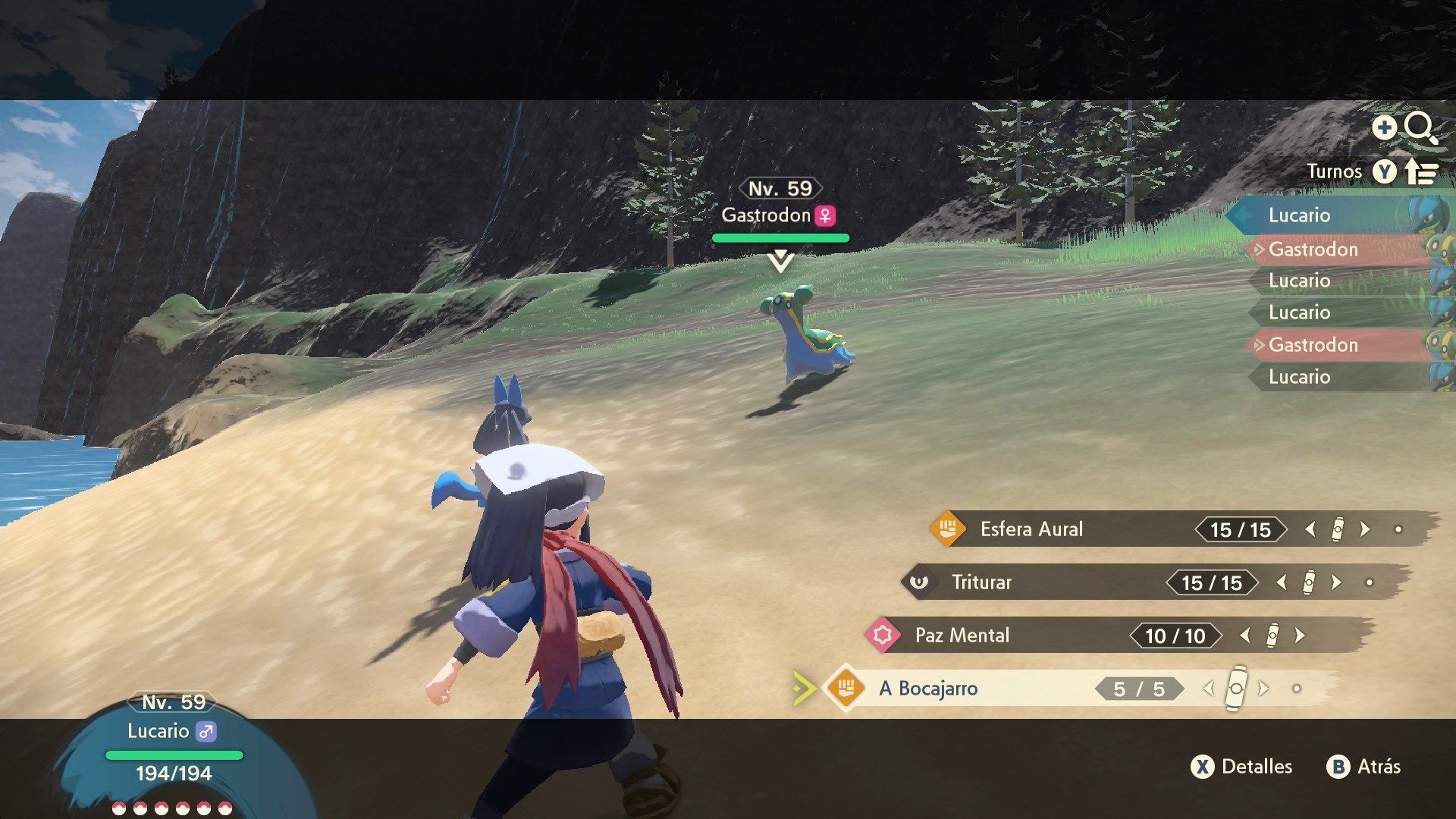This screenshot has height=819, width=1456.
Task: Select the Esfera Aural move
Action: tap(1031, 529)
